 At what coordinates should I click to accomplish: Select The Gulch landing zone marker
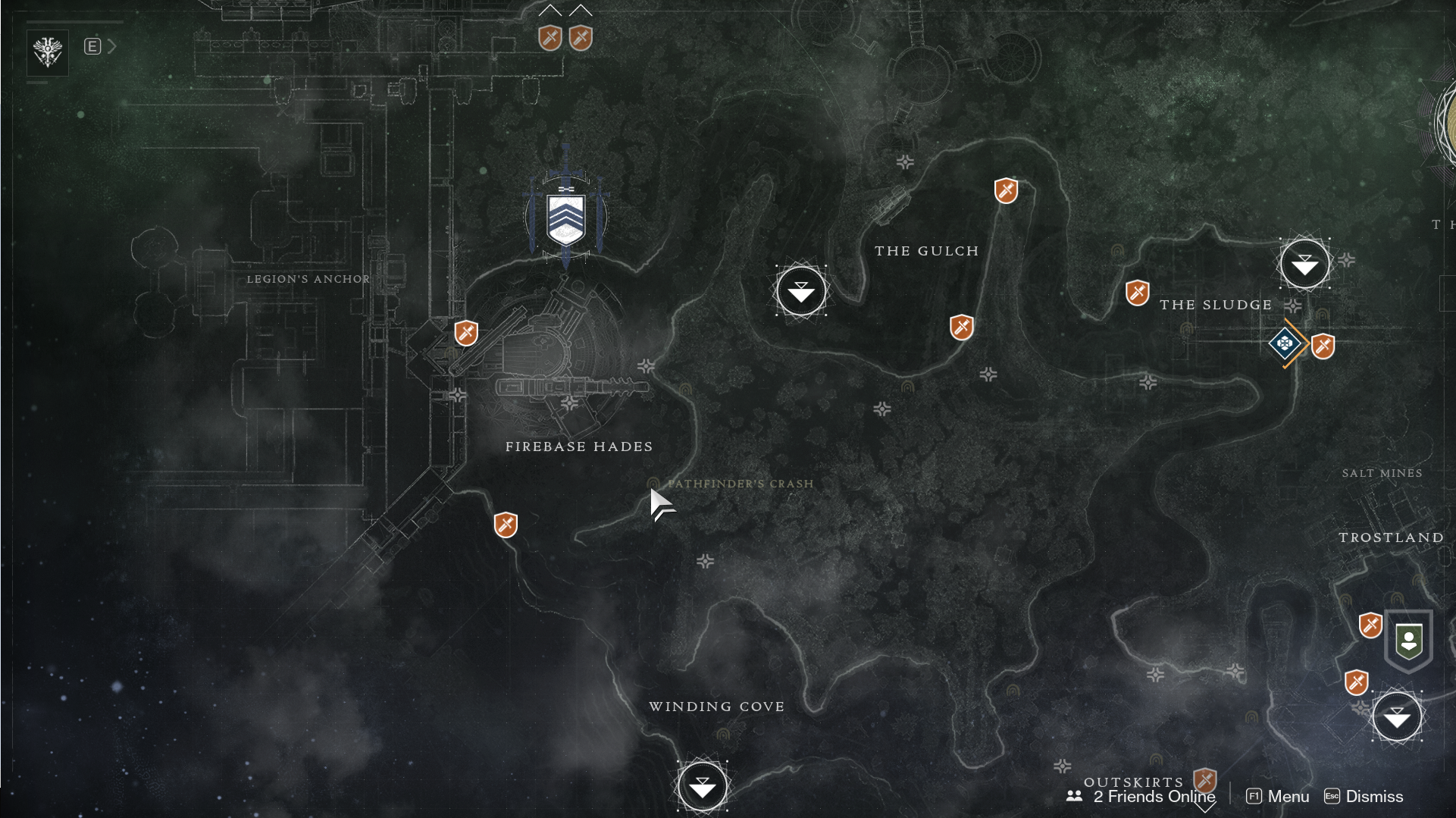click(x=801, y=291)
